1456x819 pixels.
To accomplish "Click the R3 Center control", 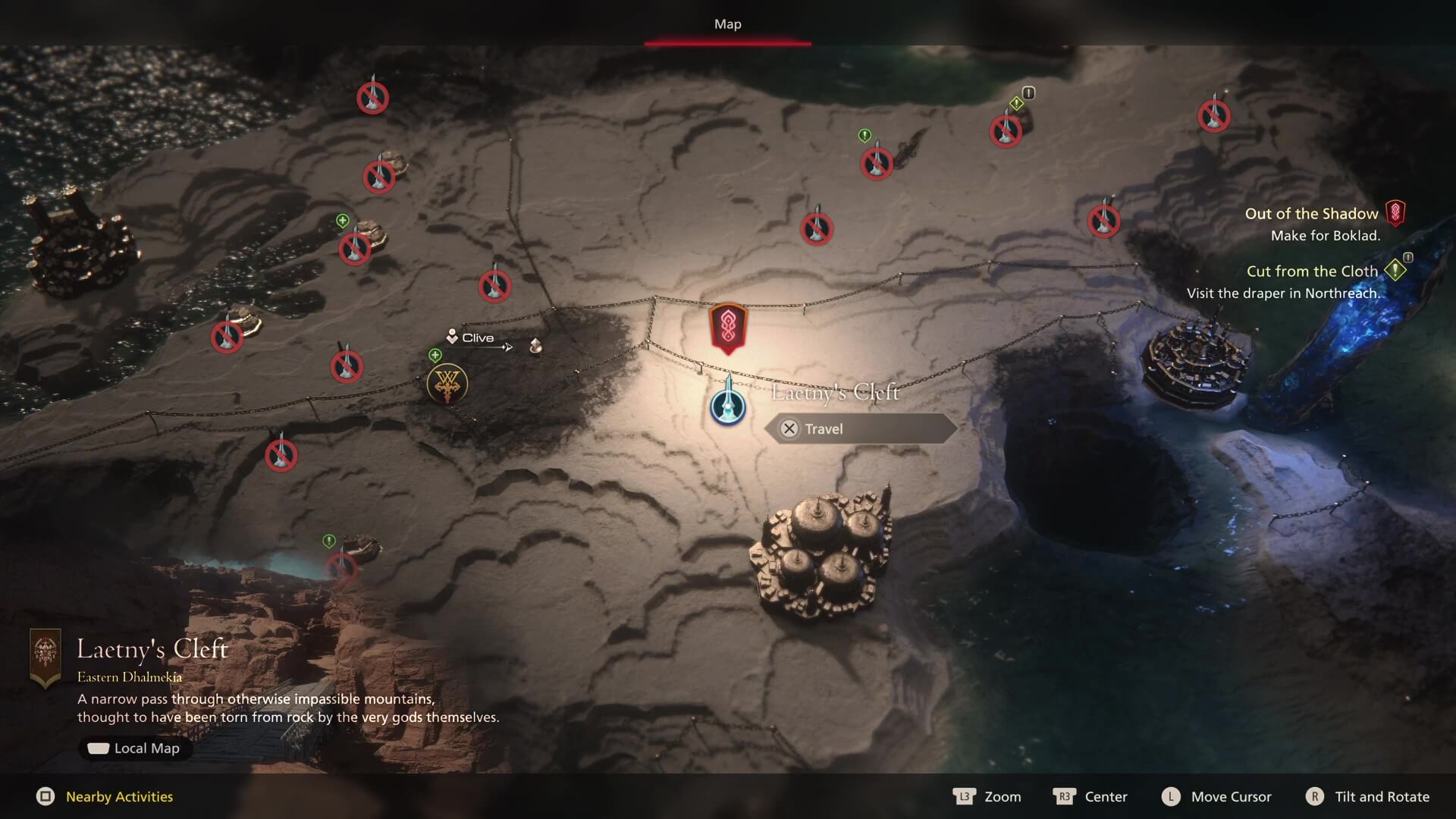I will 1092,797.
